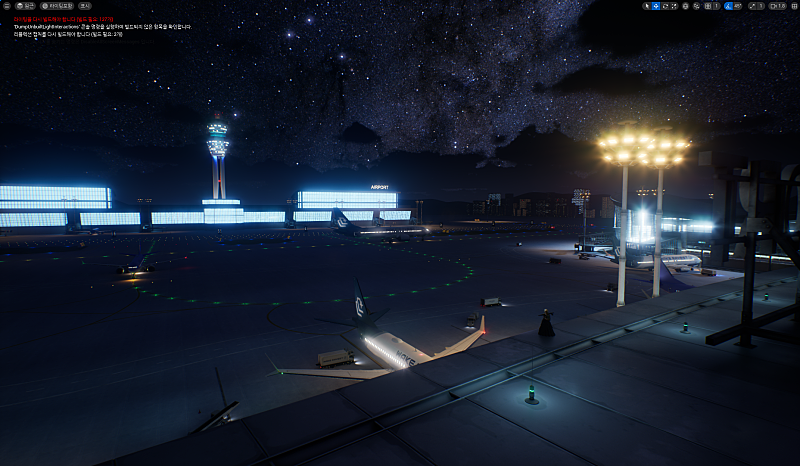Switch to the translate gizmo tool

click(x=656, y=6)
